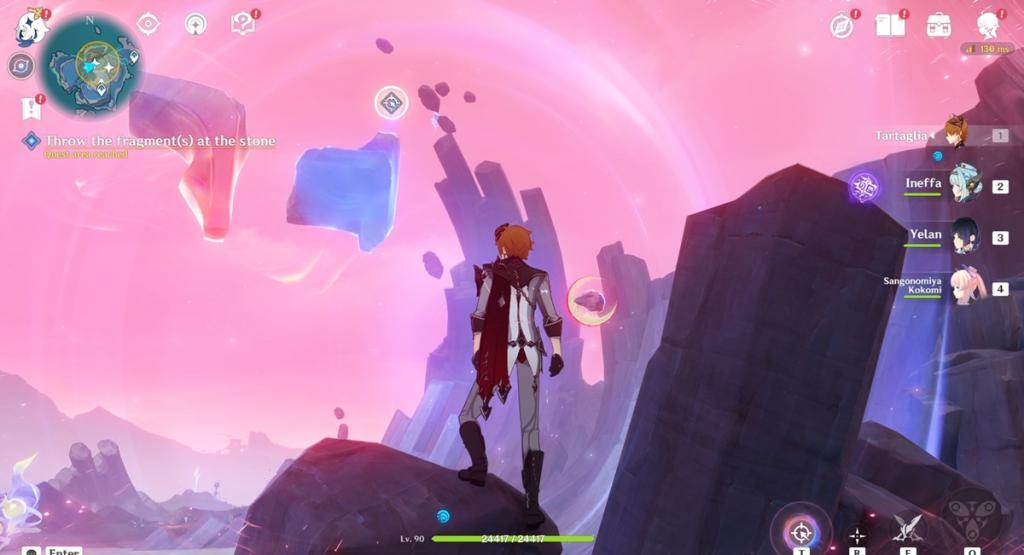Screen dimensions: 1024x555
Task: Open the tutorial book with question mark
Action: (x=243, y=23)
